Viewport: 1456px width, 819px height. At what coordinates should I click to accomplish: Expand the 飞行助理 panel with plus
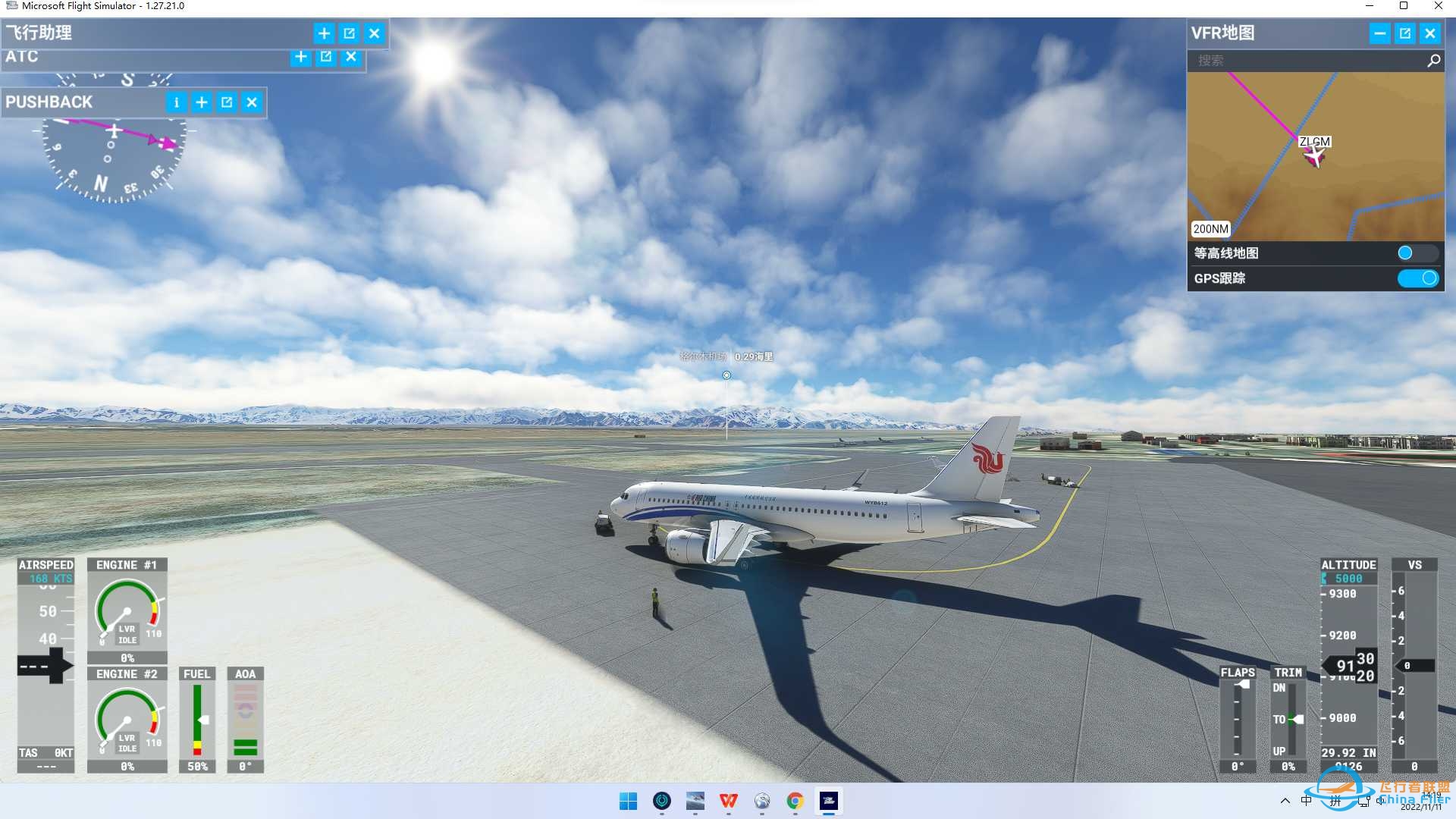324,33
